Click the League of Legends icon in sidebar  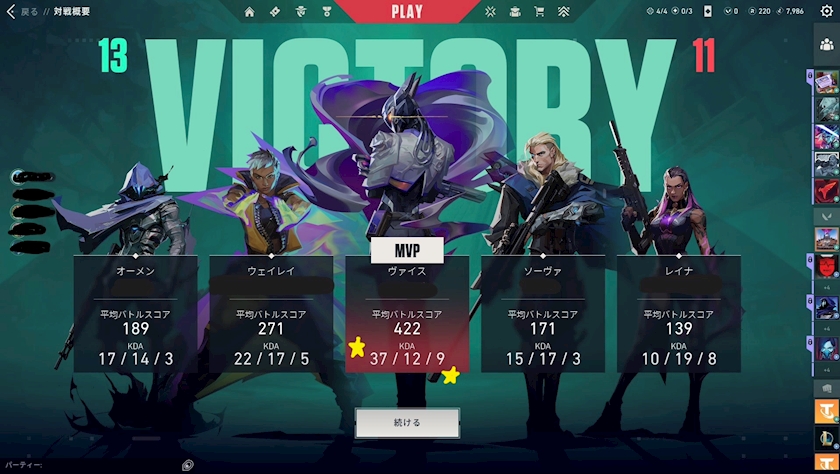(x=826, y=438)
